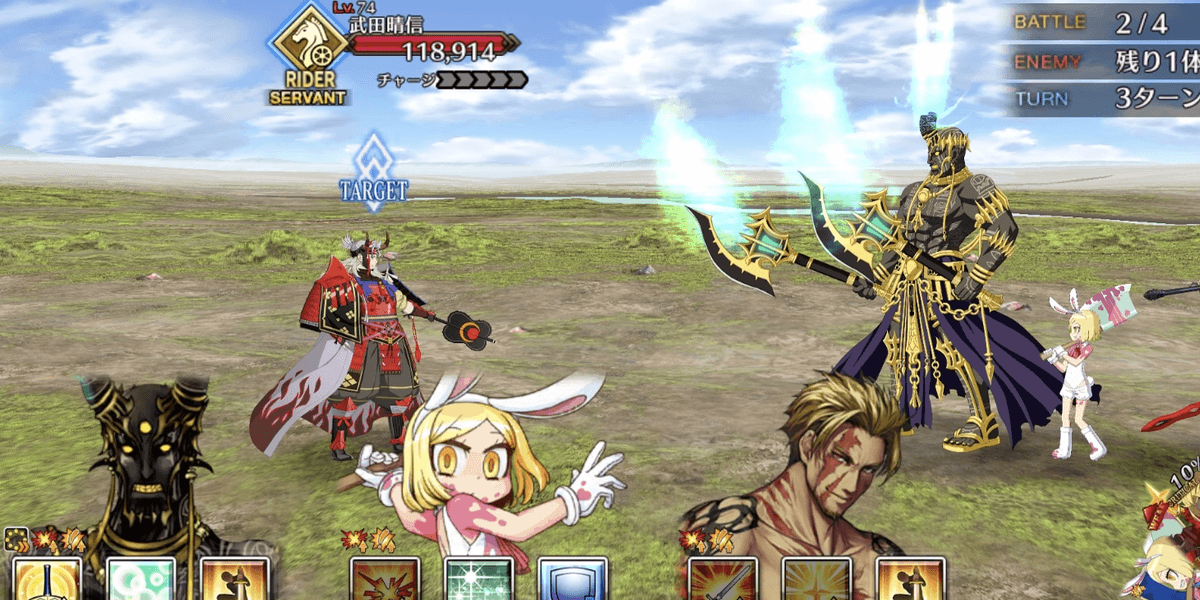The height and width of the screenshot is (600, 1200).
Task: Use the green sparkle star skill
Action: pyautogui.click(x=479, y=579)
